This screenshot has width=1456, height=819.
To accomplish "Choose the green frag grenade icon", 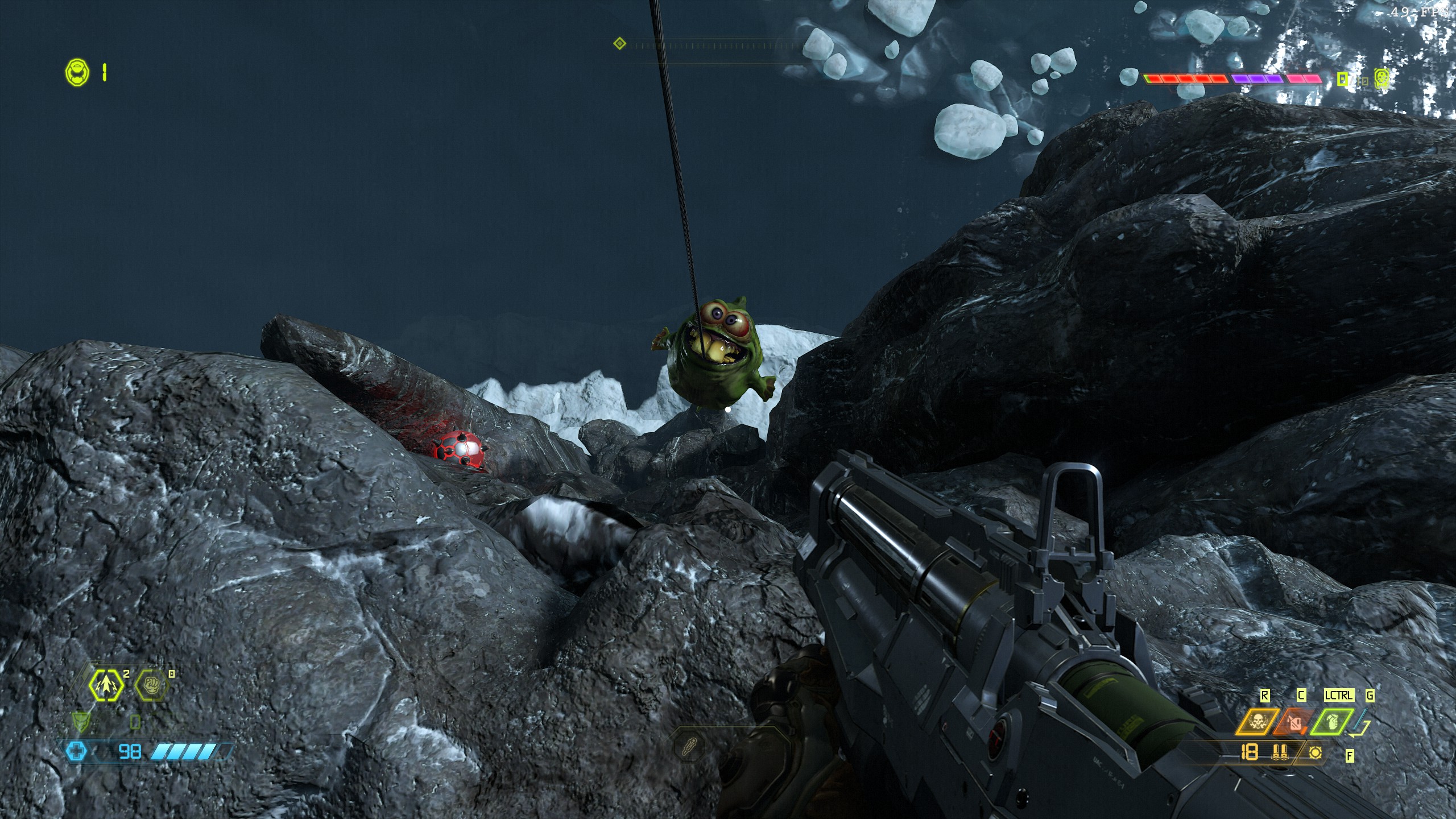I will point(1332,723).
